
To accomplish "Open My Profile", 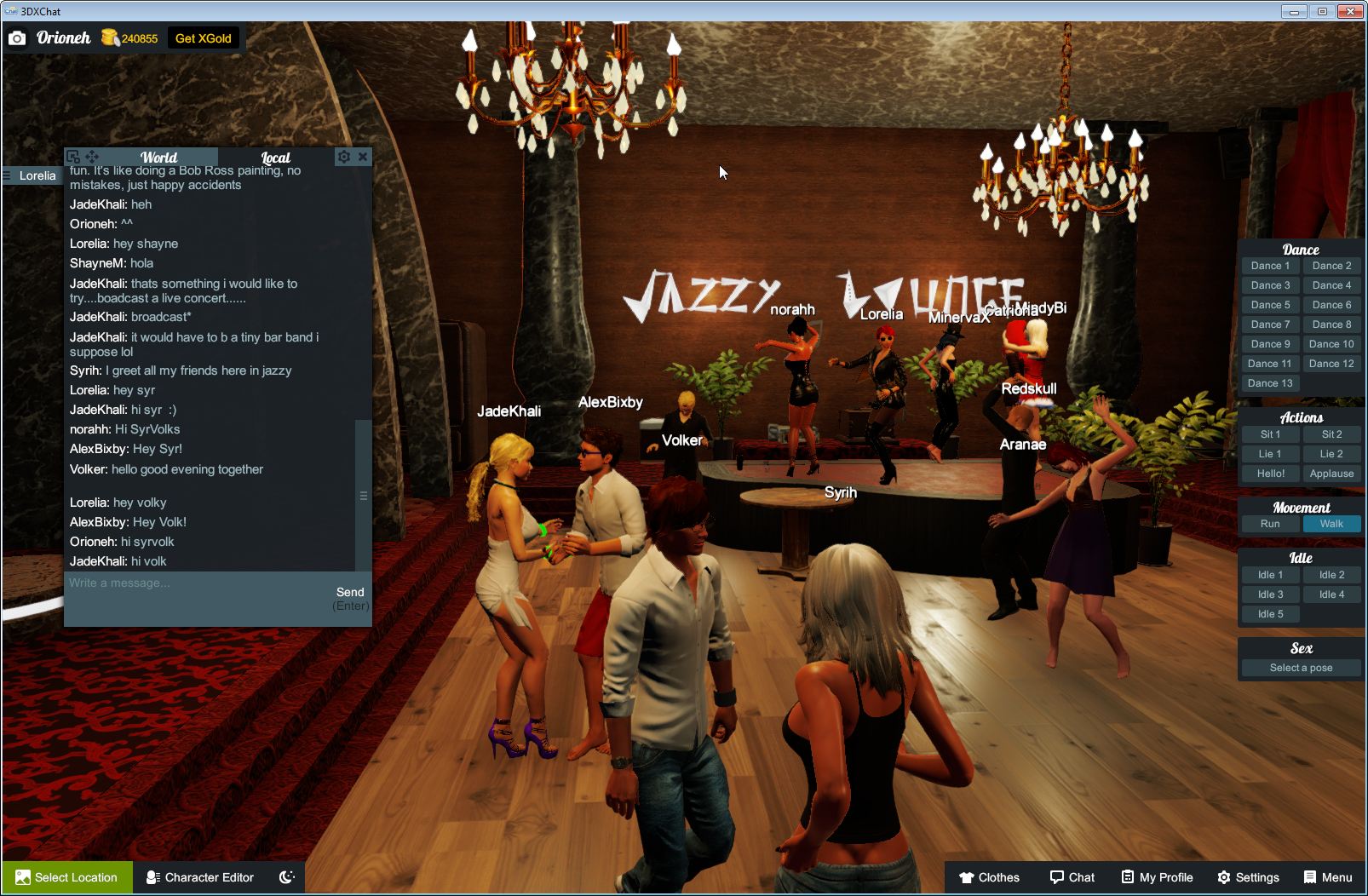I will (1157, 877).
